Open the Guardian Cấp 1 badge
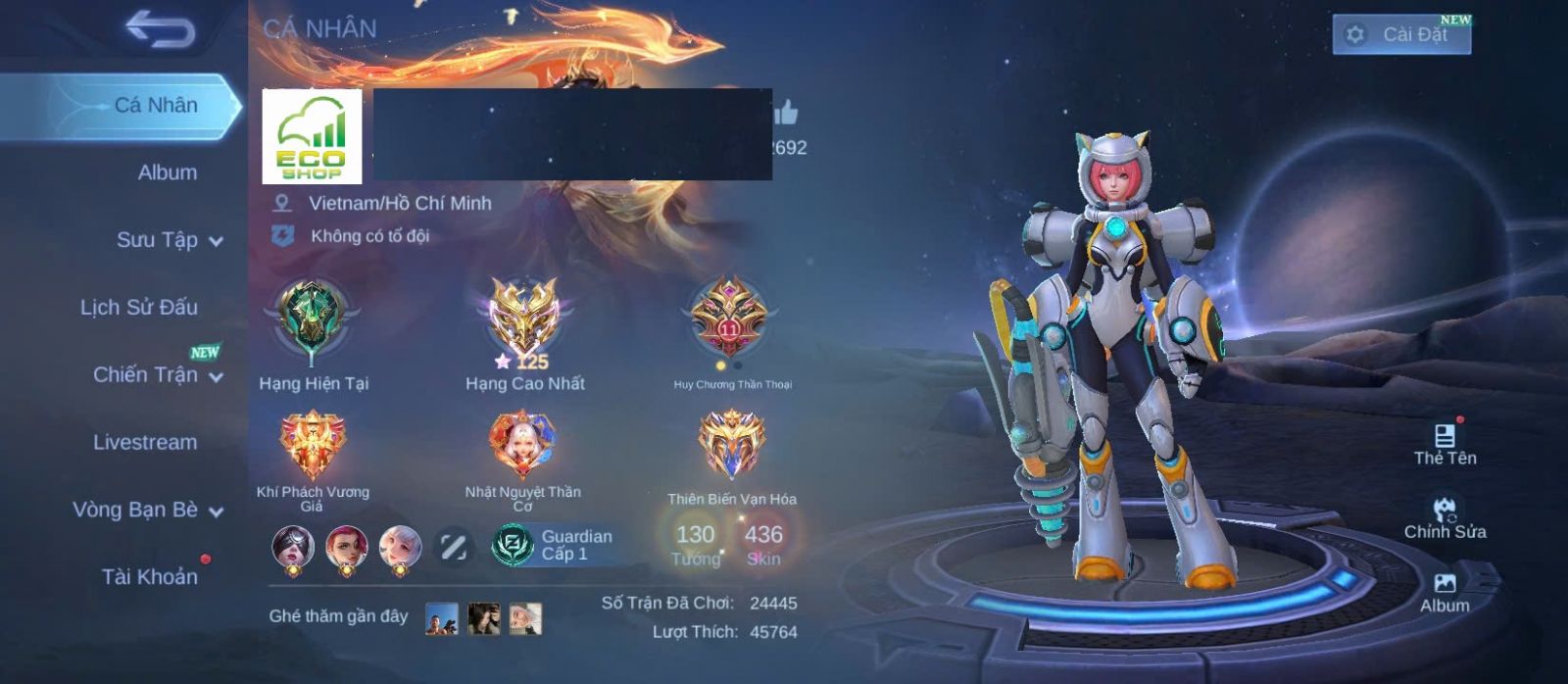This screenshot has width=1568, height=684. point(554,545)
